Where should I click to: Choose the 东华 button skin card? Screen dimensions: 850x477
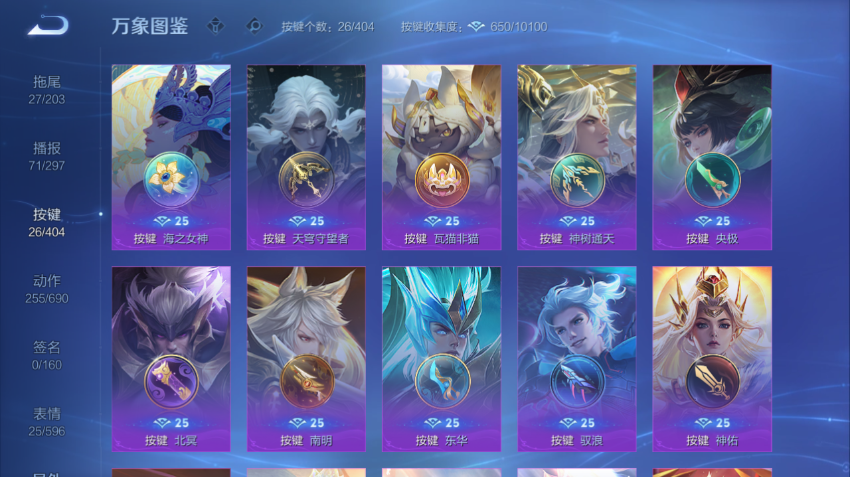click(x=441, y=358)
